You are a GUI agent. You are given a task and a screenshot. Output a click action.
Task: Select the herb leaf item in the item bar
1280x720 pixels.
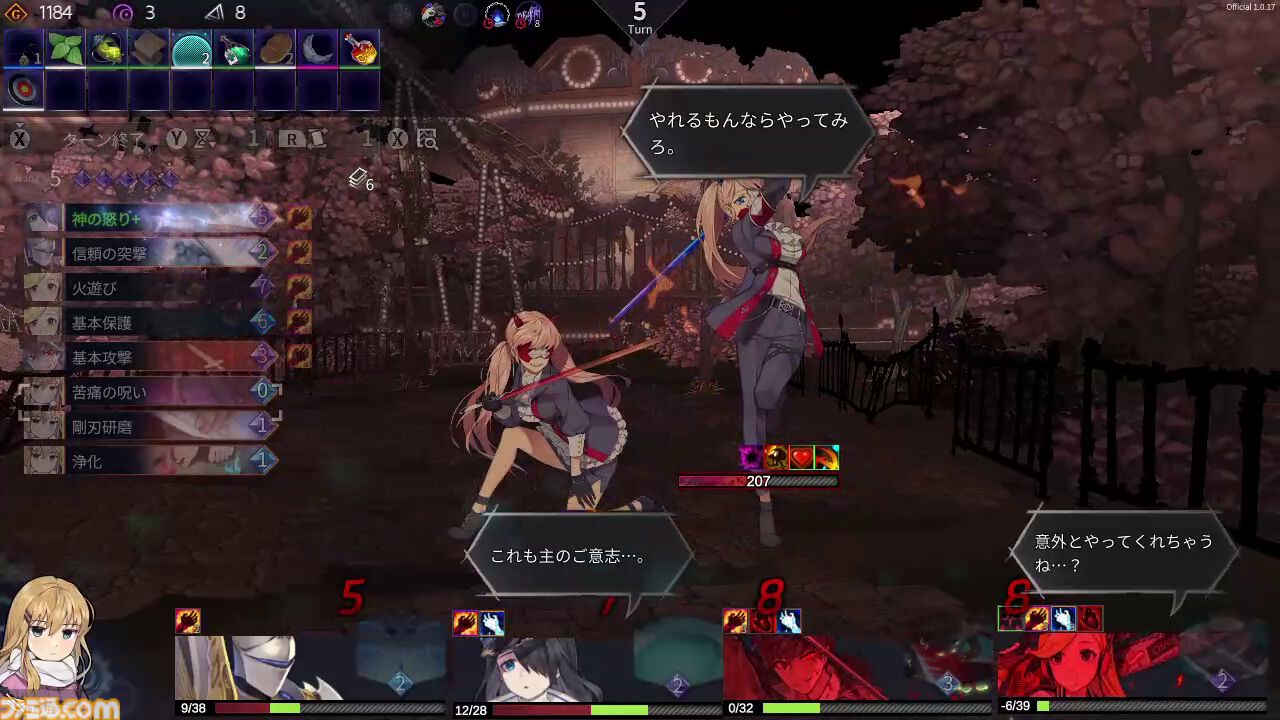(66, 50)
